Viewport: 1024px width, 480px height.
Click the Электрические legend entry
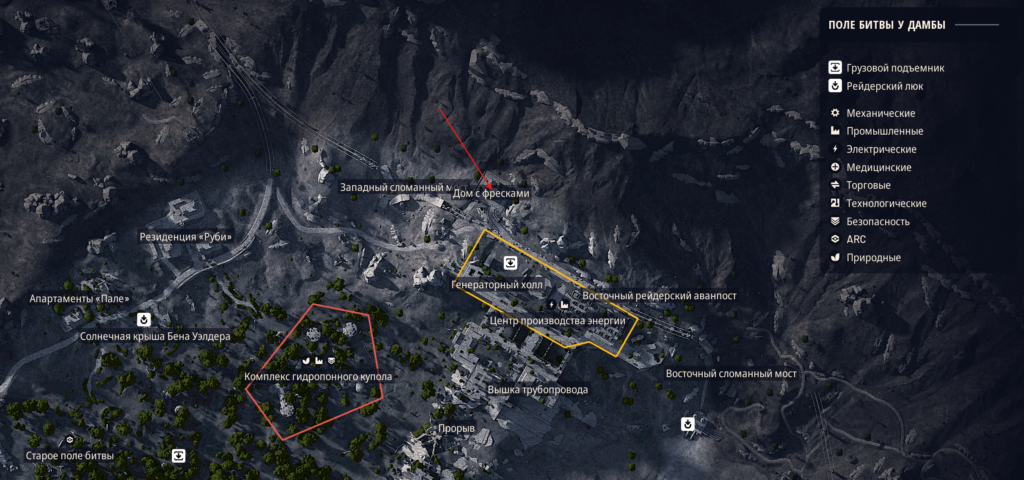click(x=880, y=149)
